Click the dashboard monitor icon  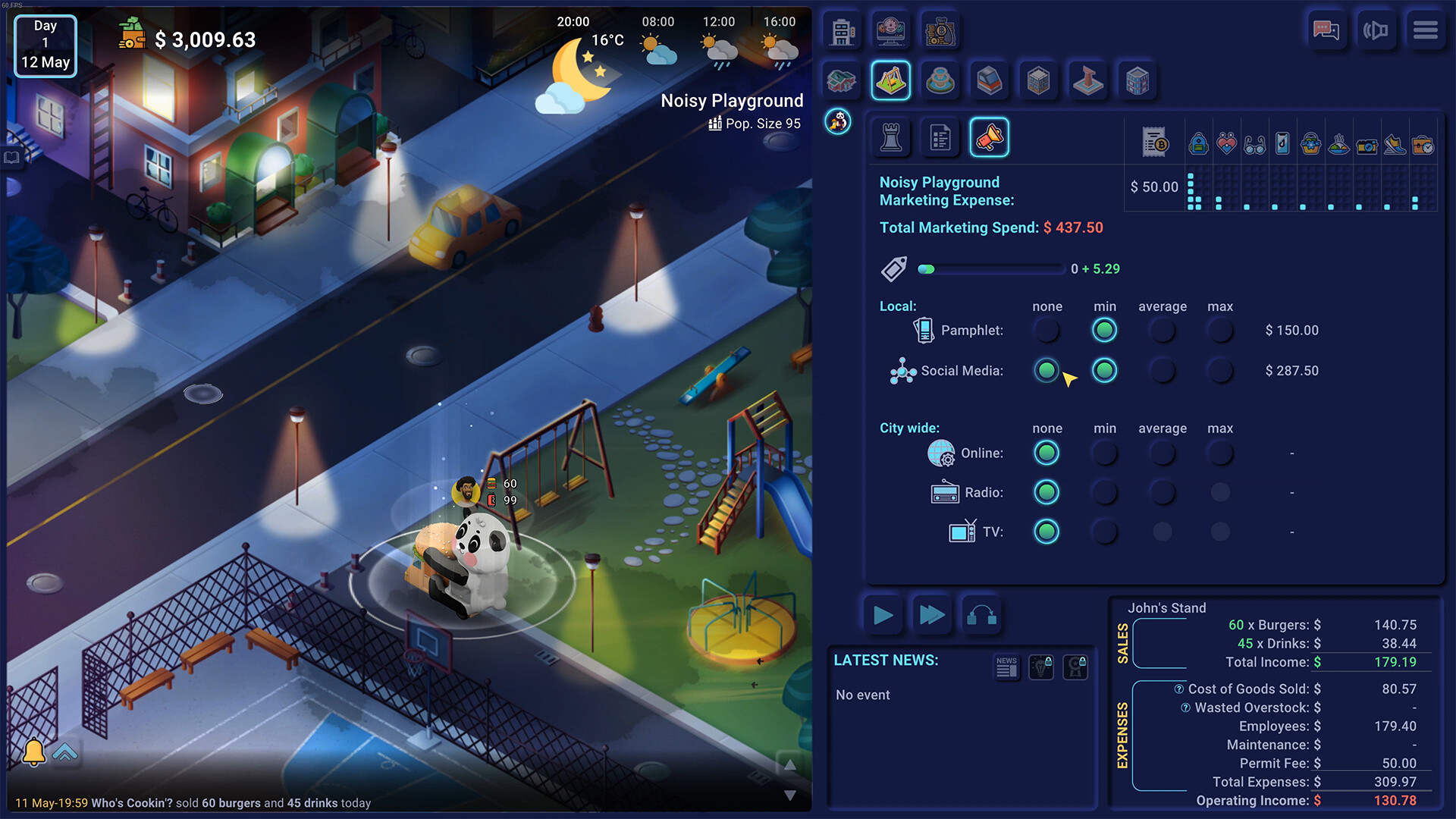891,30
